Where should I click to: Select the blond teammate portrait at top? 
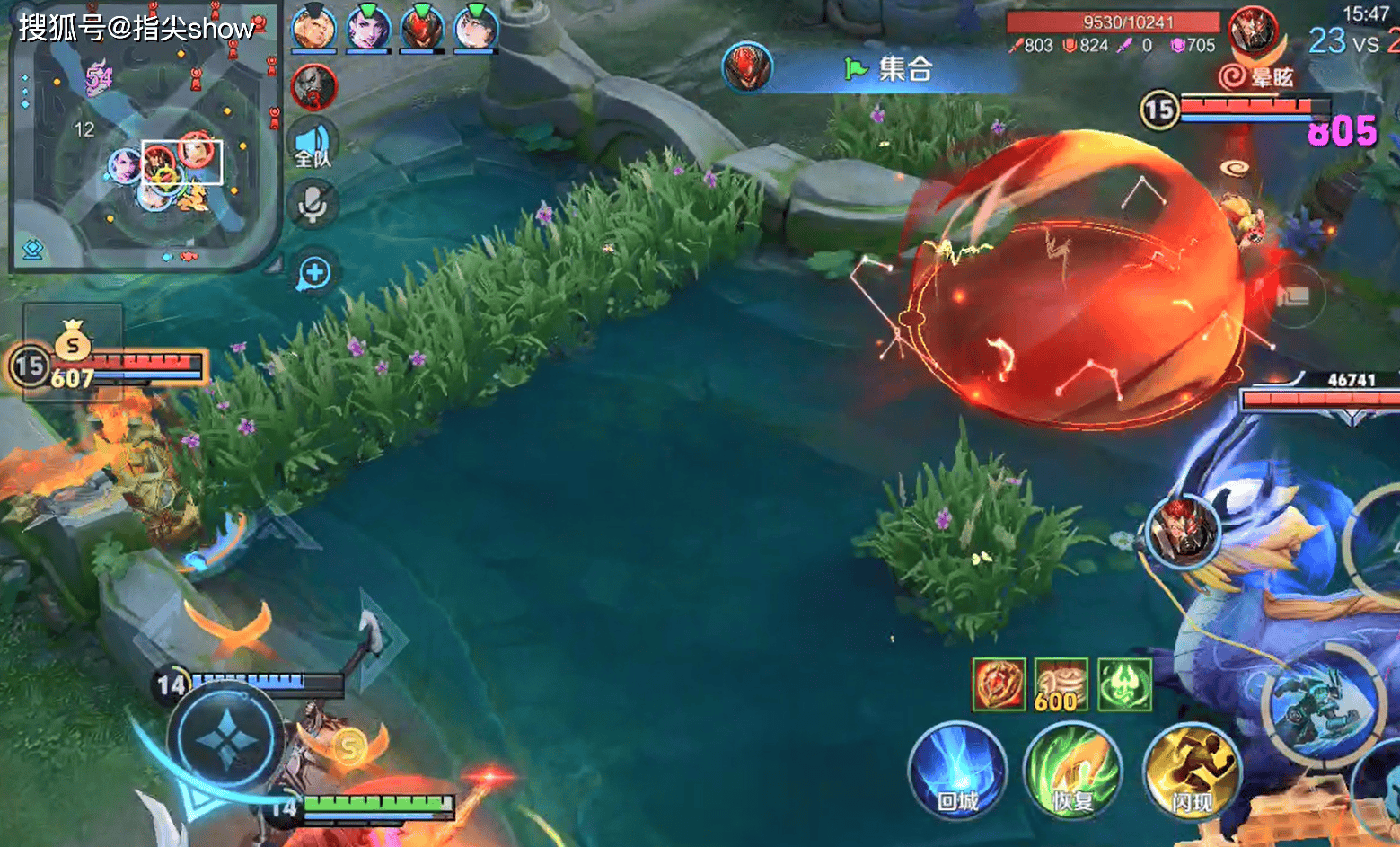click(313, 28)
